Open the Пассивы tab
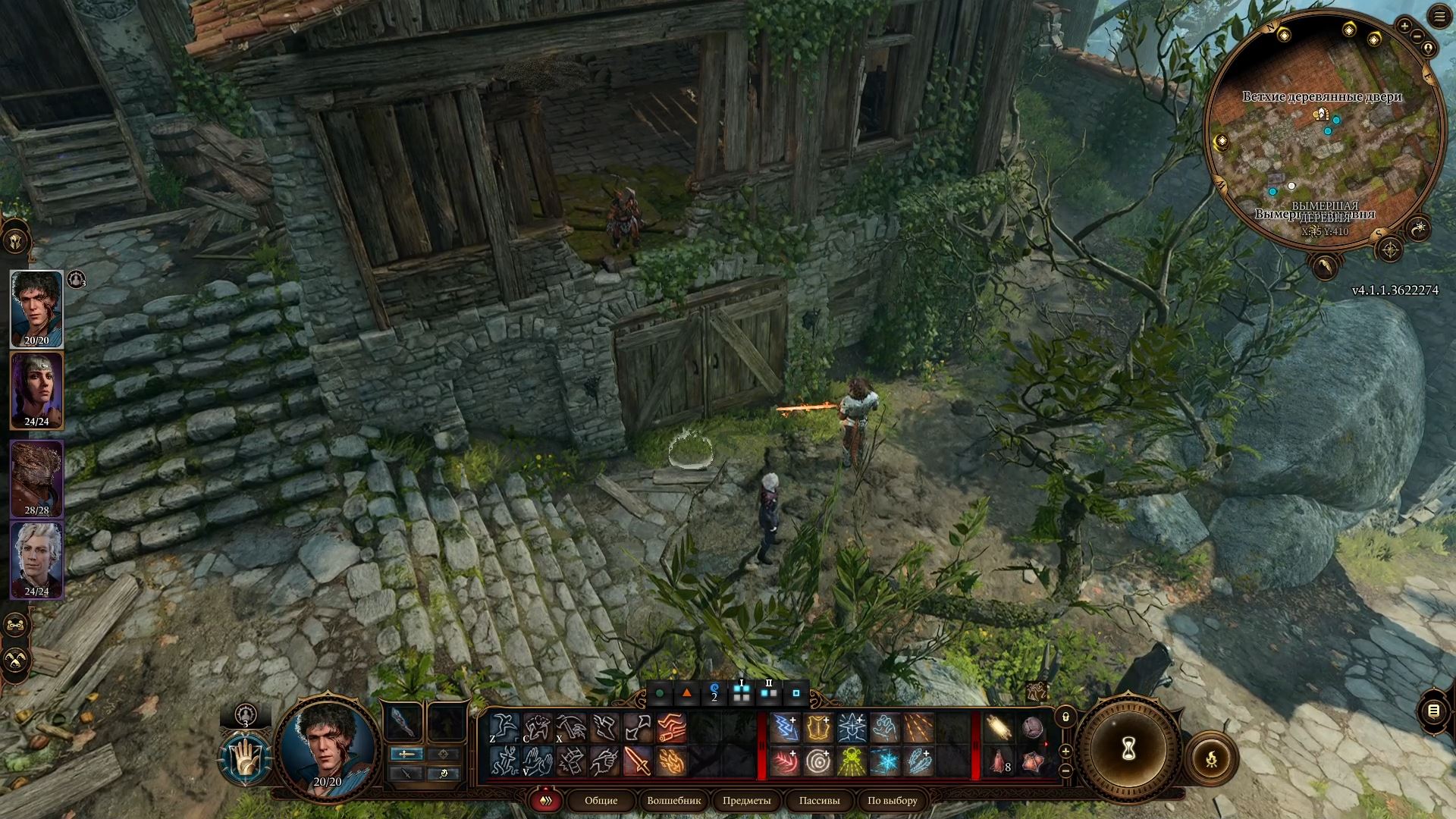 pos(819,801)
